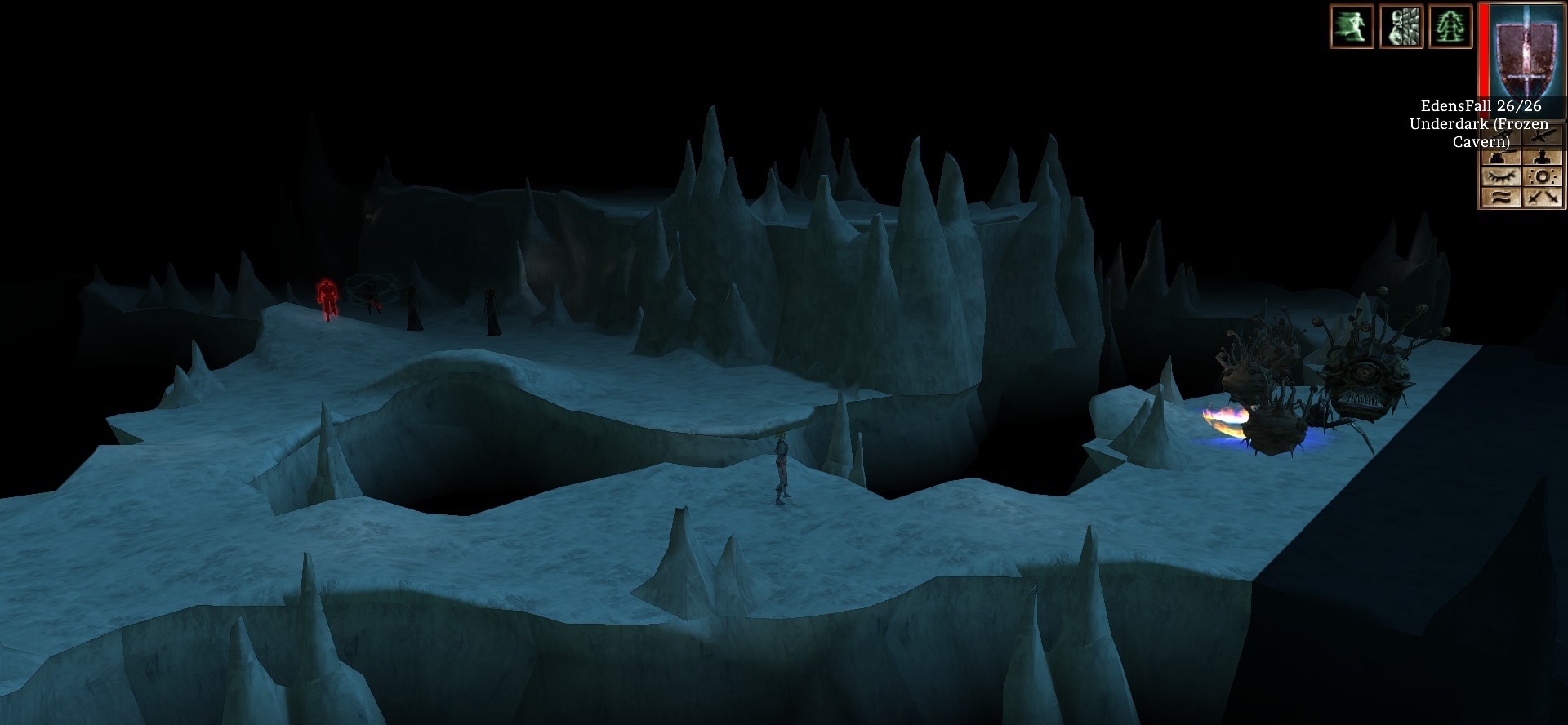Open the EdensFall shield character portrait

1525,49
